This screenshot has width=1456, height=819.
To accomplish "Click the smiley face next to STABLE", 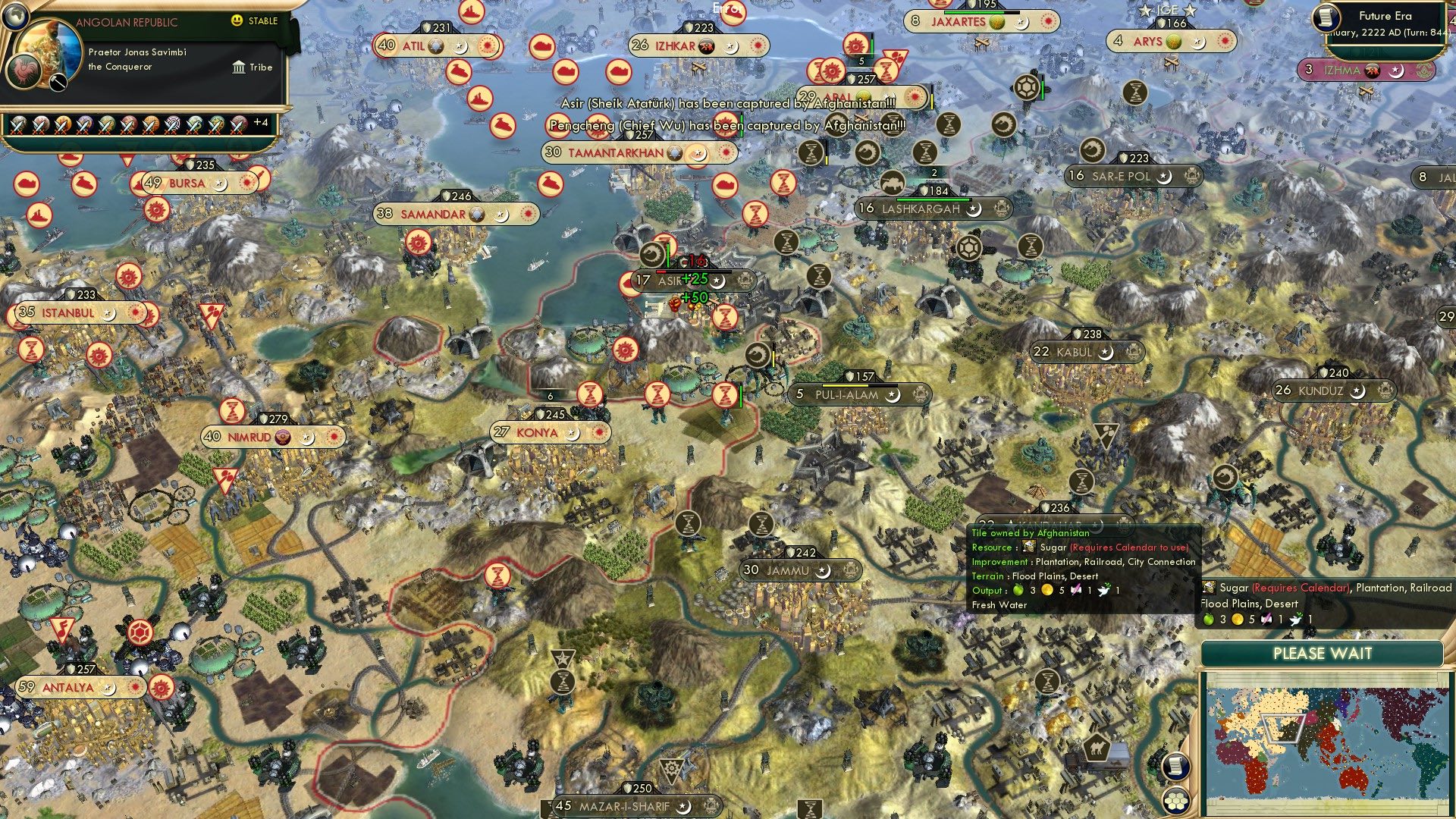I will (237, 21).
